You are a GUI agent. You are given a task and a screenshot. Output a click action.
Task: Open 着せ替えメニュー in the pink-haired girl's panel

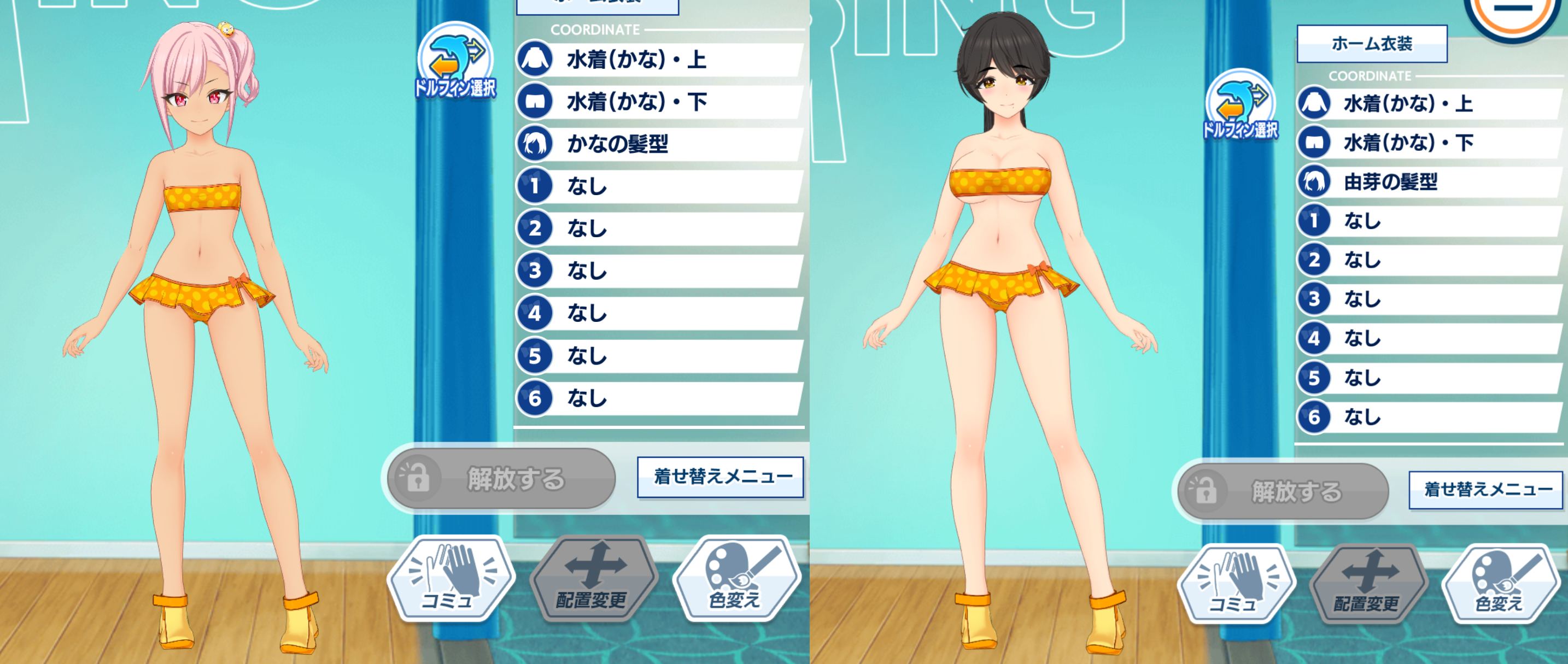click(x=721, y=477)
